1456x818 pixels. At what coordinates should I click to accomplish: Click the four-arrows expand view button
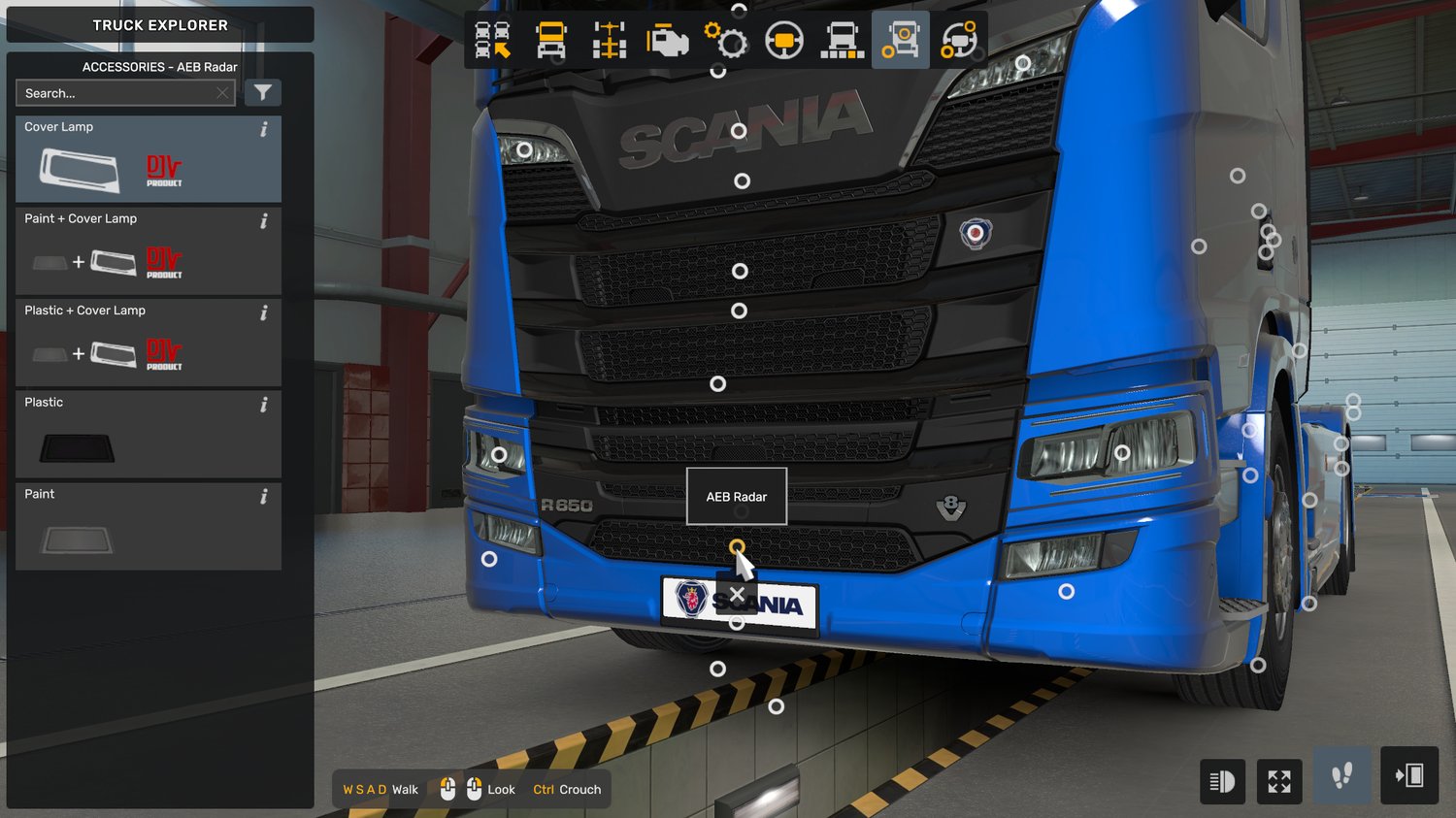1279,780
